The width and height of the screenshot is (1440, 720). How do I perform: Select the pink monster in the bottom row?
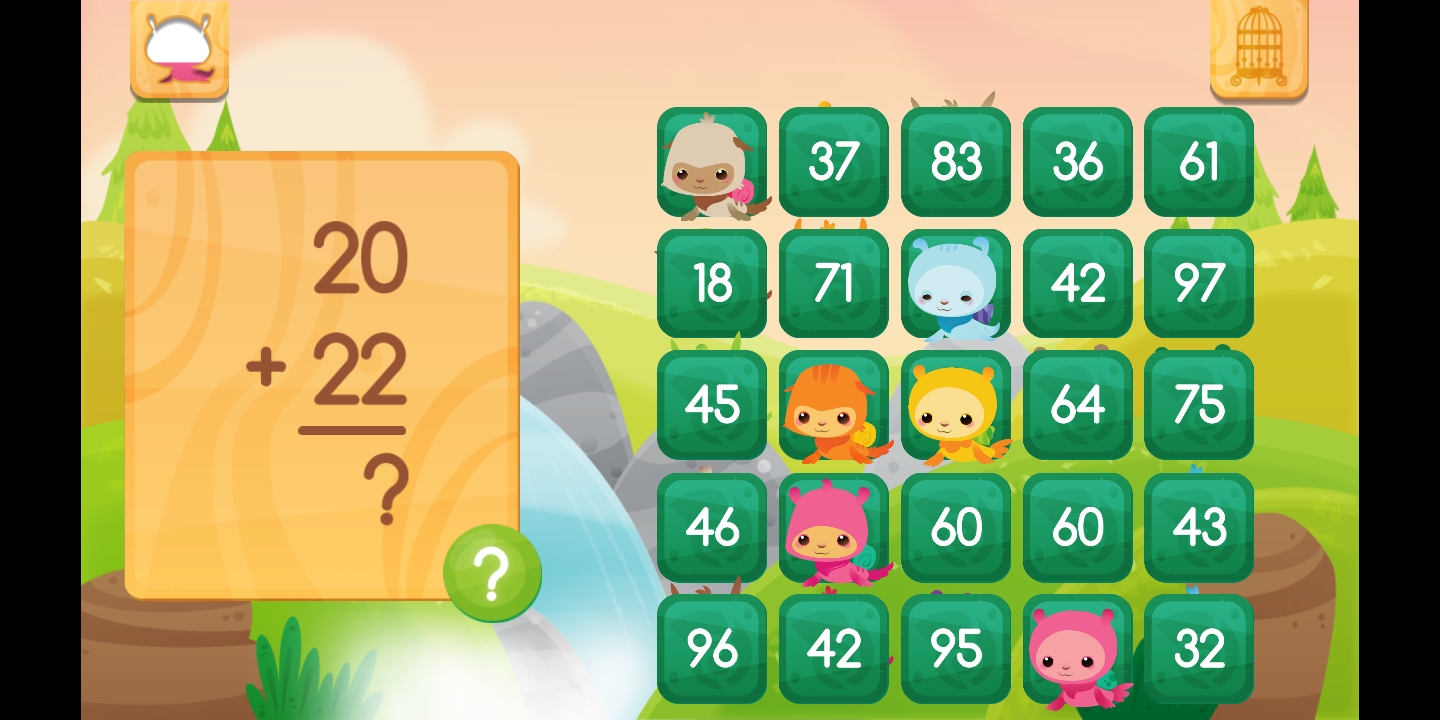[1077, 648]
